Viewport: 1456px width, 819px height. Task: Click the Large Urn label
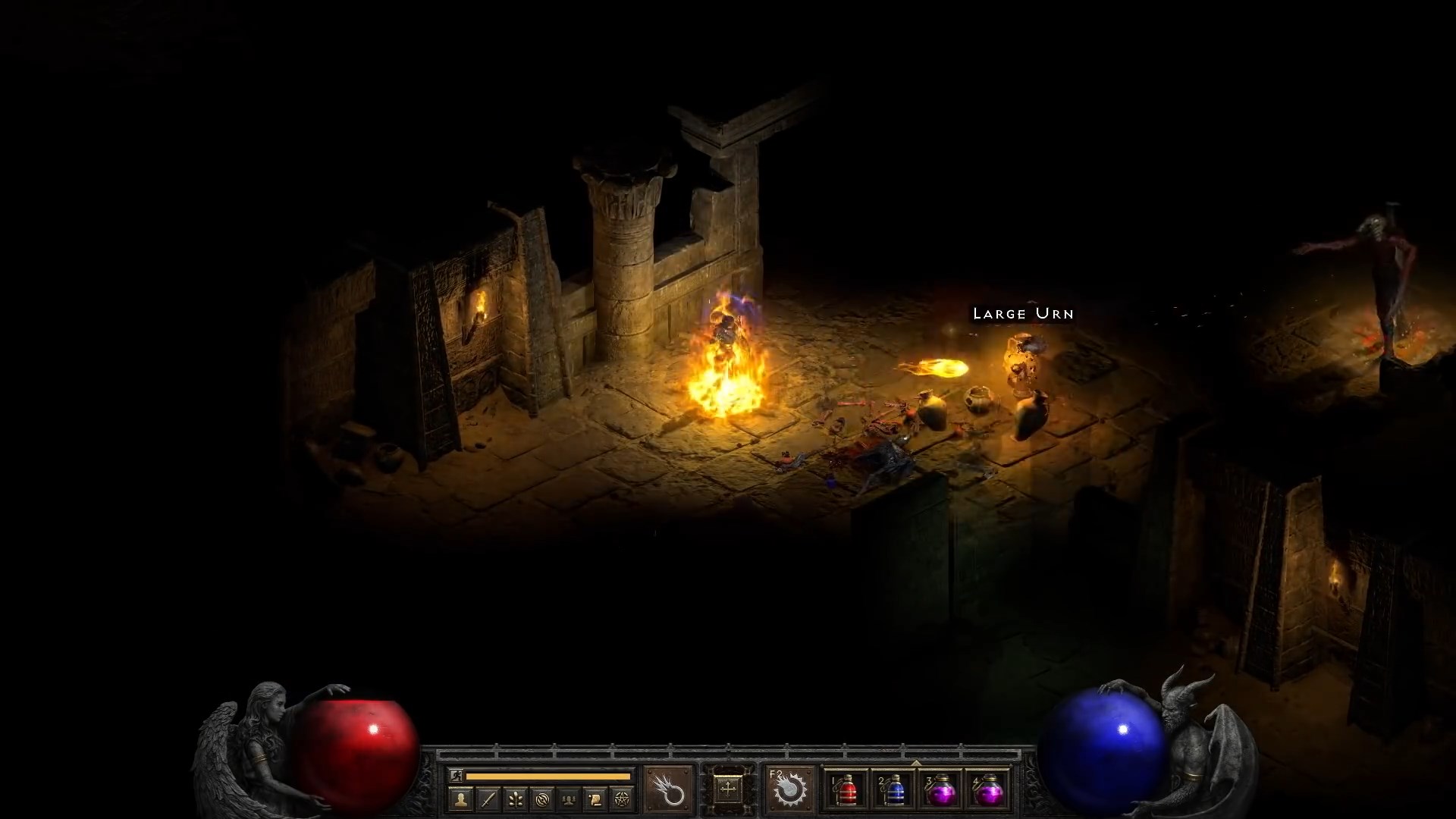coord(1023,313)
